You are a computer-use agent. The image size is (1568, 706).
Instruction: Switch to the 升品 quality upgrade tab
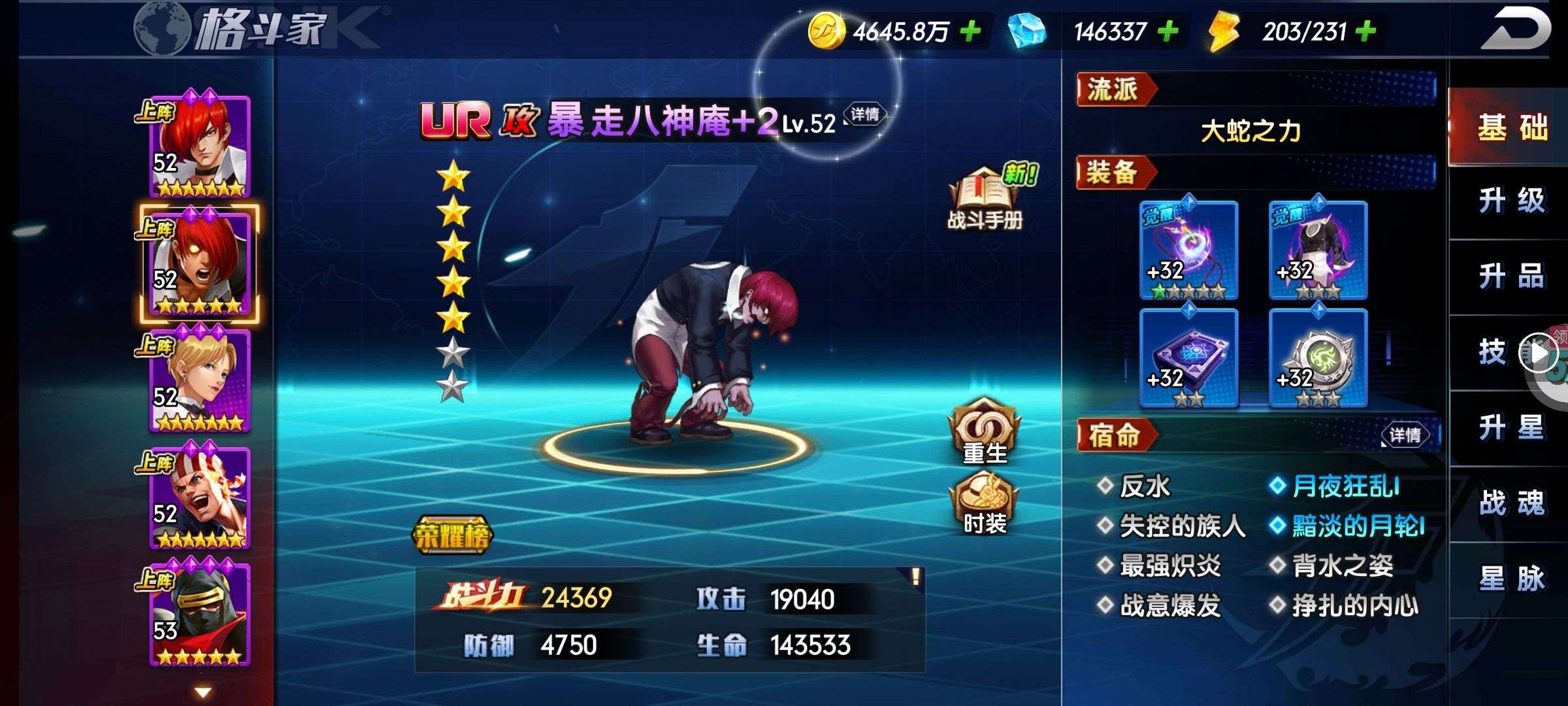(1512, 277)
